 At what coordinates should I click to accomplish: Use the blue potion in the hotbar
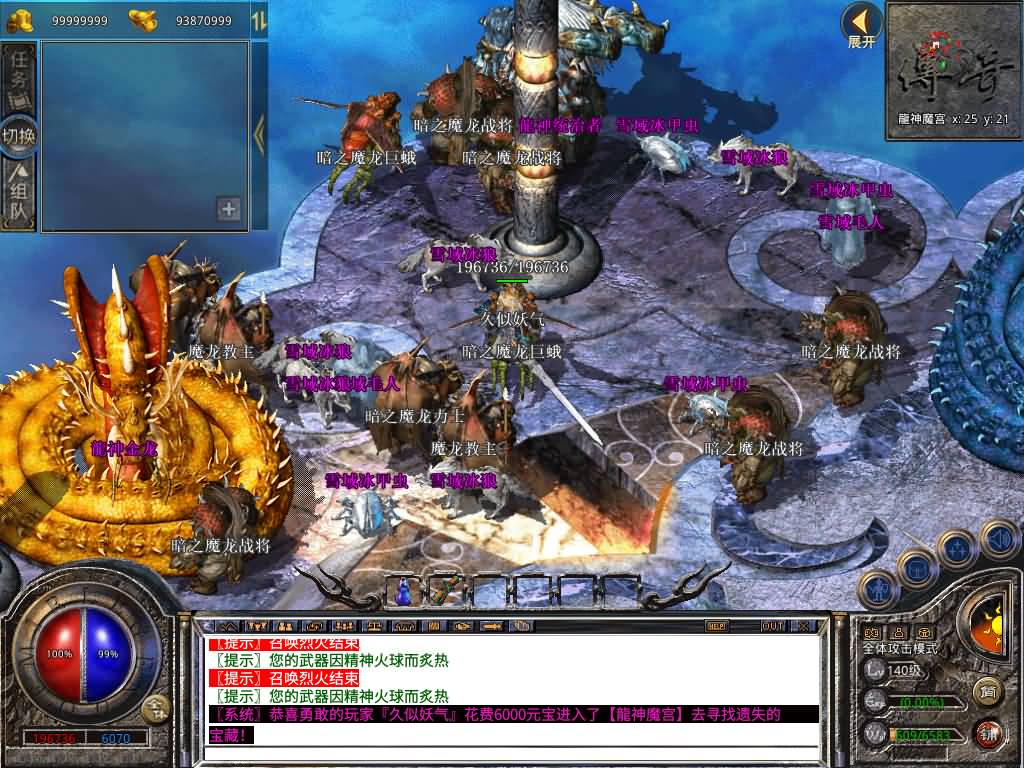click(403, 591)
